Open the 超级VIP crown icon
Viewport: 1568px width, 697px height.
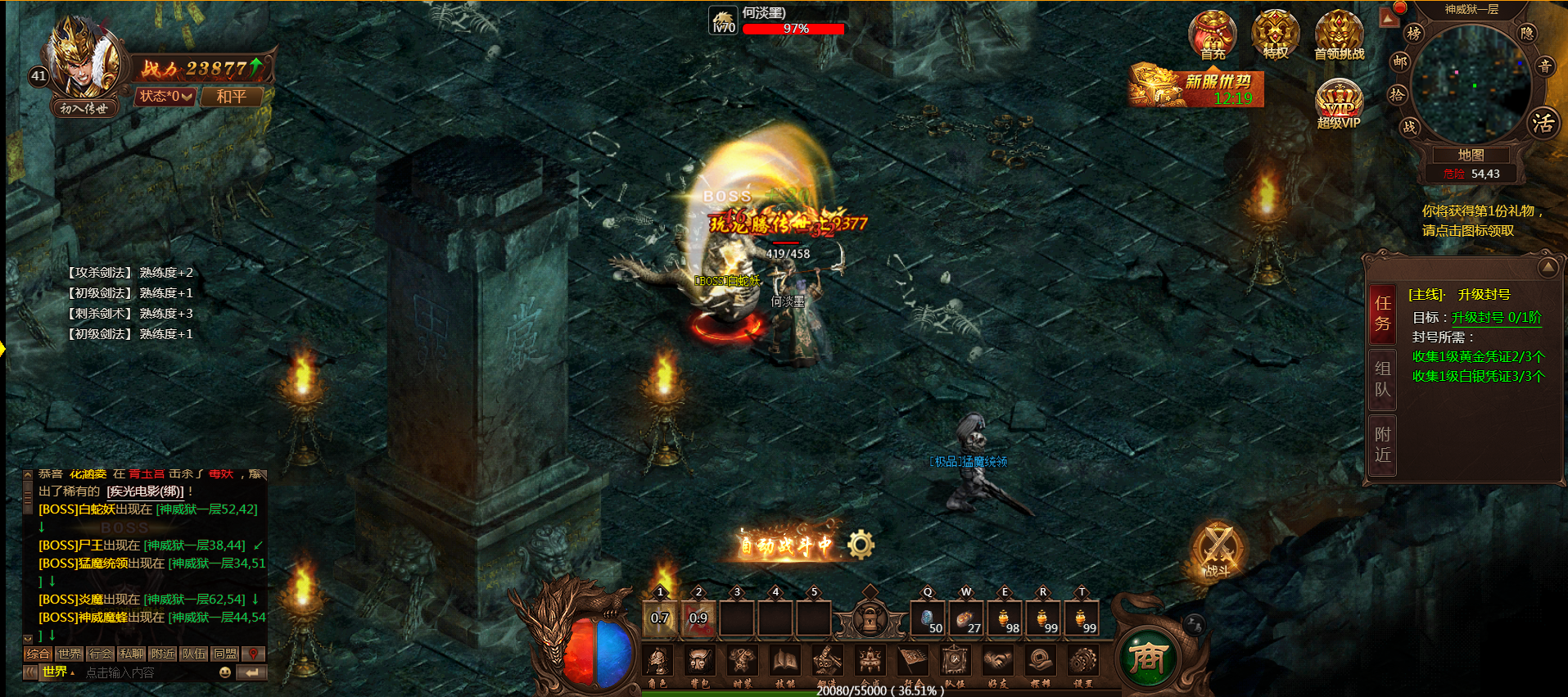(1338, 104)
